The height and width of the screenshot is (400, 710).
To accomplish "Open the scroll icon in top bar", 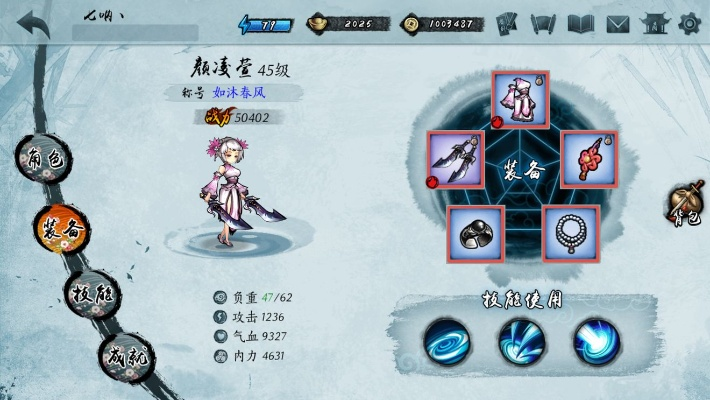I will coord(543,22).
